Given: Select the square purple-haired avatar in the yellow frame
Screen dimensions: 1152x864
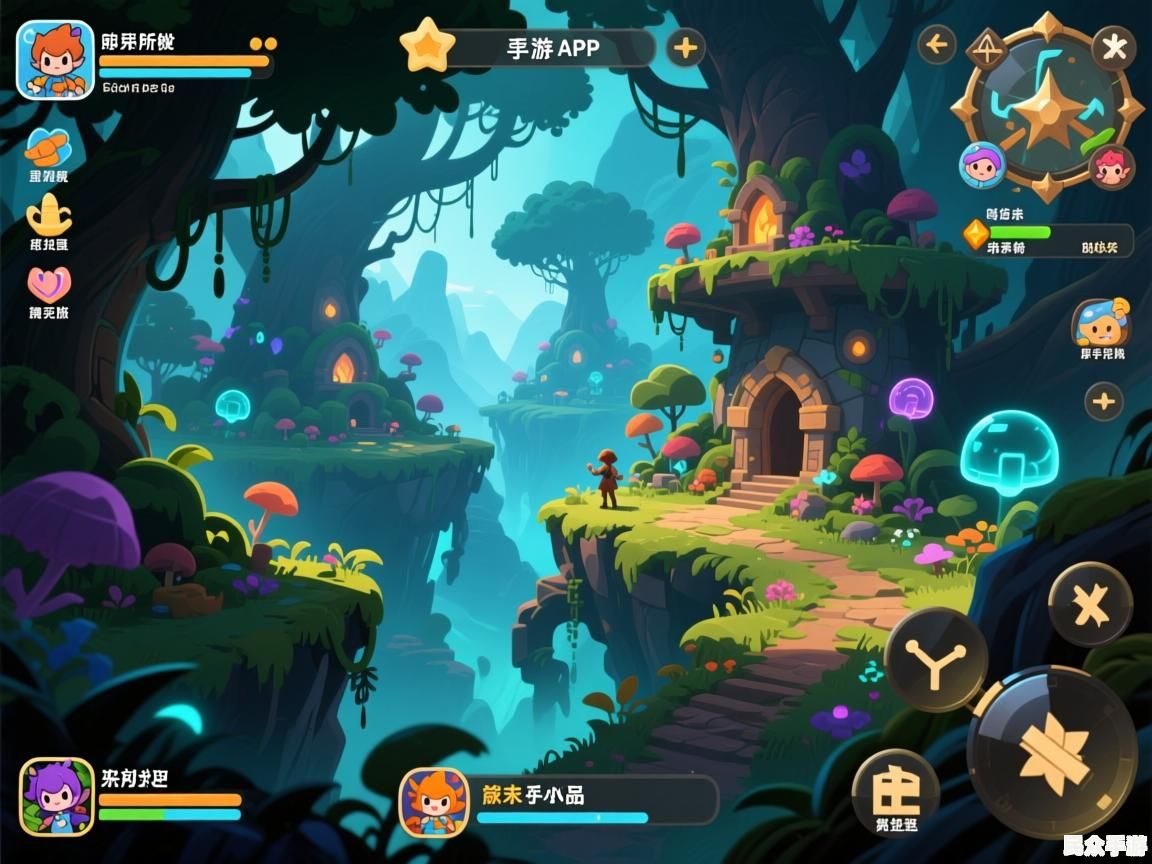Looking at the screenshot, I should 57,796.
